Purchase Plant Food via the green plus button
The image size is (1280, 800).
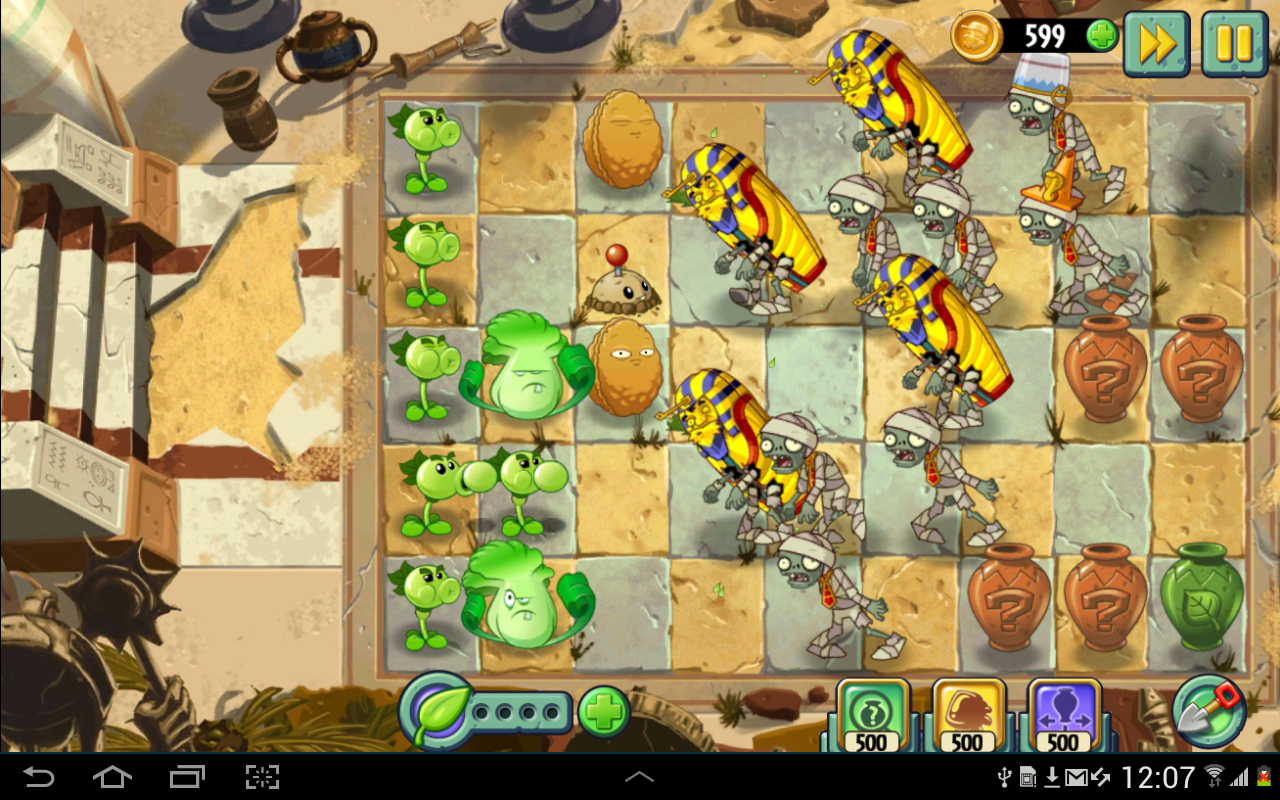pos(602,715)
